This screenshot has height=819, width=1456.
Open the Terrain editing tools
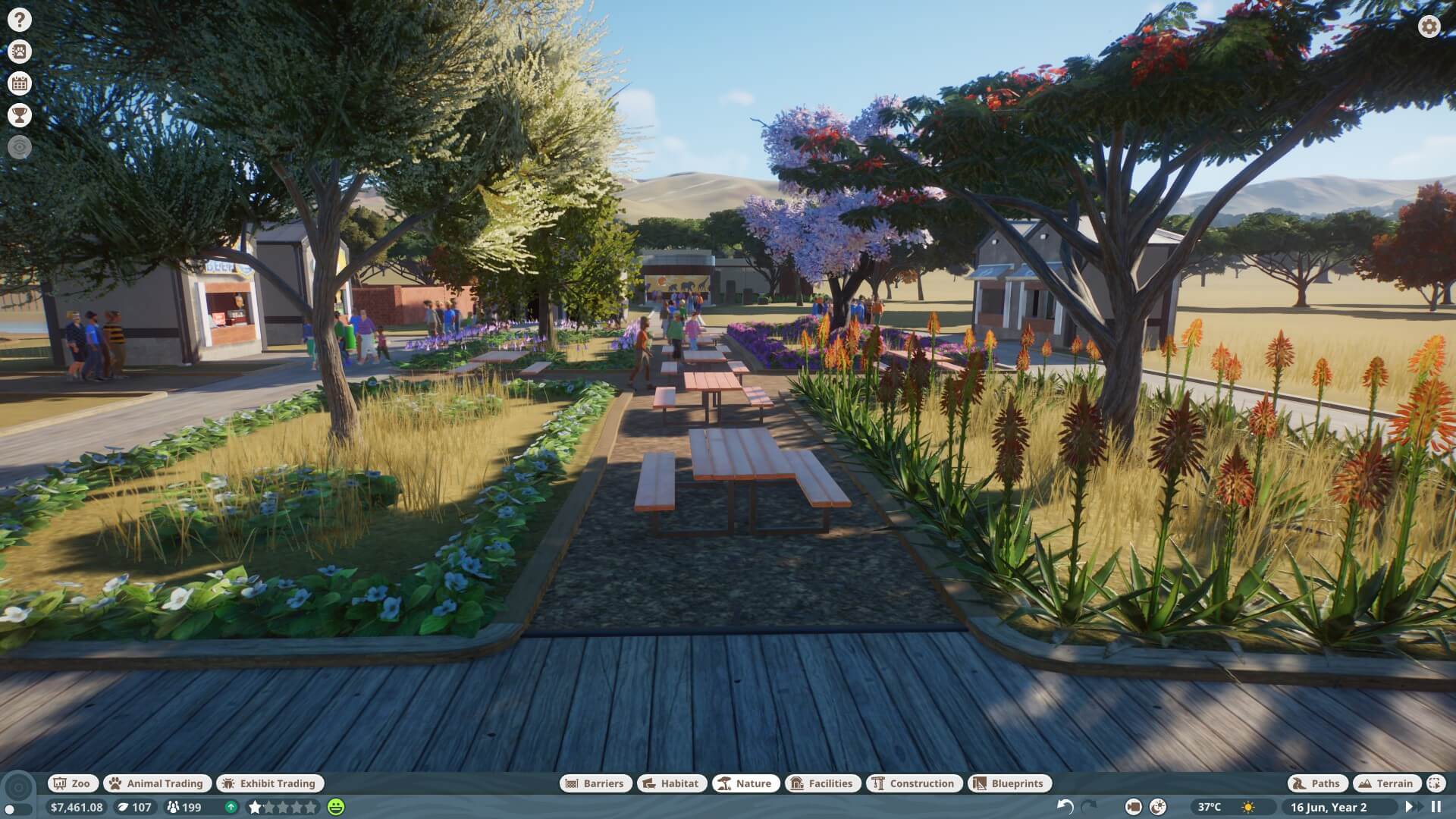pos(1386,783)
